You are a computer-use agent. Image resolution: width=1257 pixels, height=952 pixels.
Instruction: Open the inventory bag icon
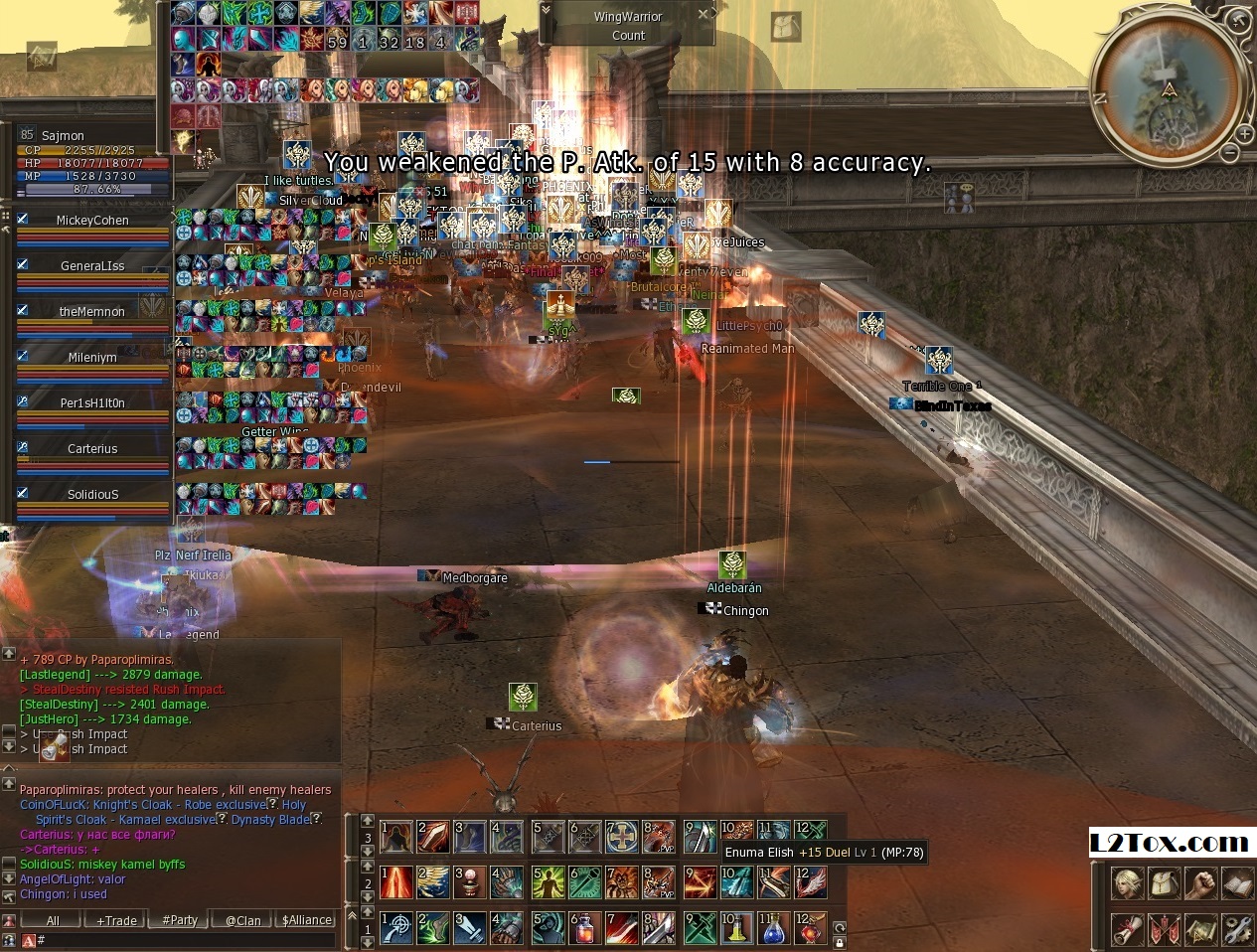click(1164, 883)
